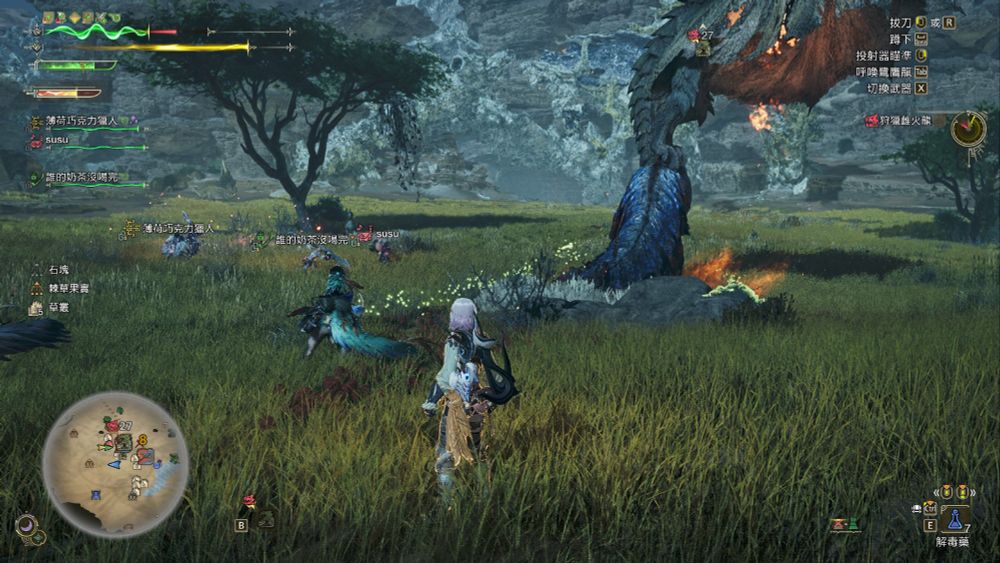Open the circular minimap
Image resolution: width=1000 pixels, height=563 pixels.
115,463
